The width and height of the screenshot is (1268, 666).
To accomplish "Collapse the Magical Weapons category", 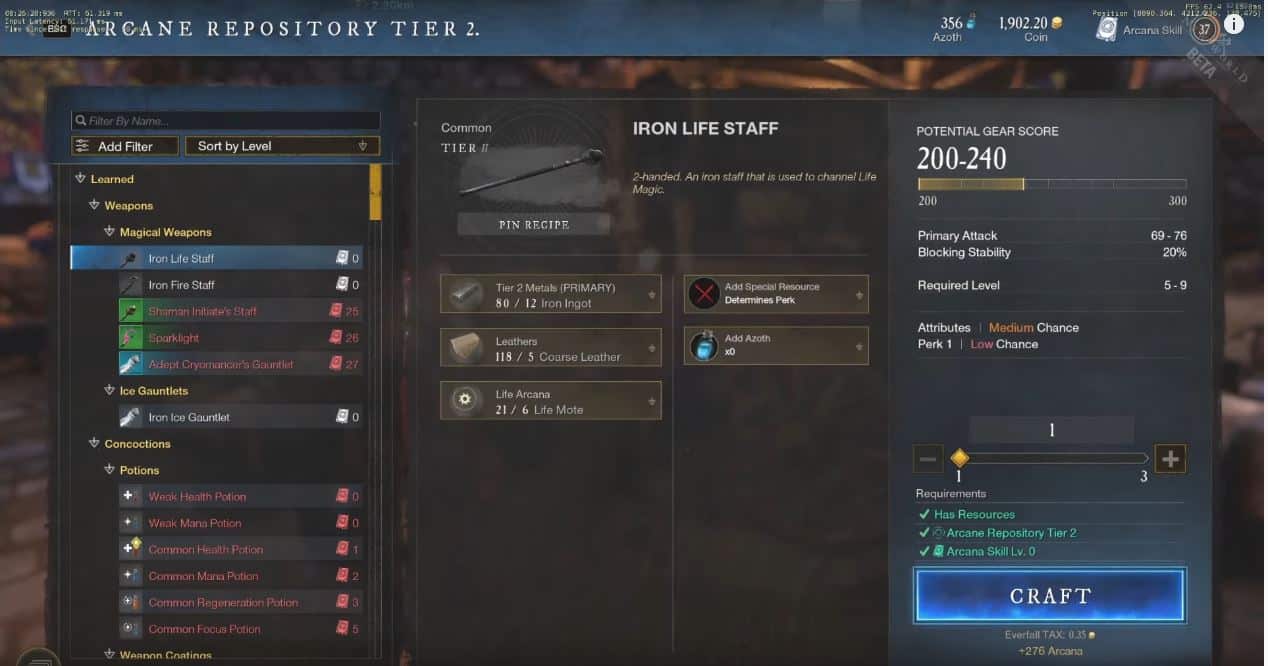I will point(110,232).
